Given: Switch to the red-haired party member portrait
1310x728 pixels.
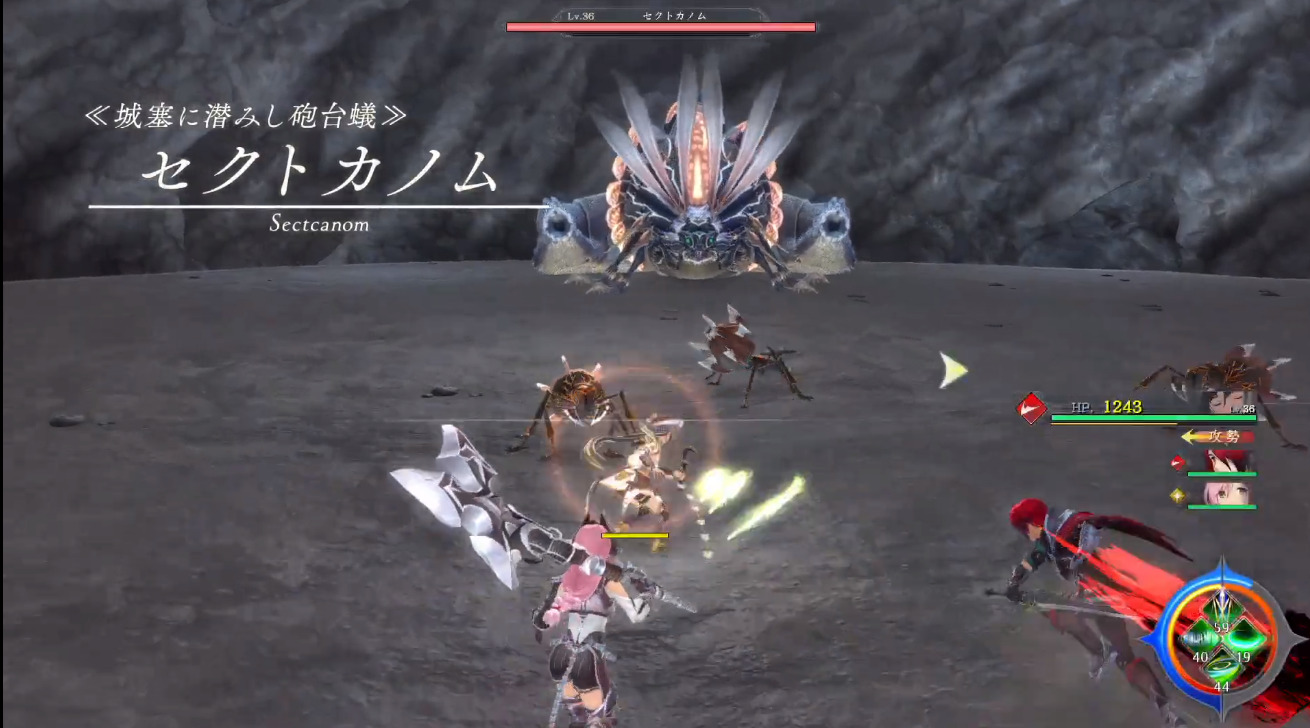Looking at the screenshot, I should tap(1228, 462).
